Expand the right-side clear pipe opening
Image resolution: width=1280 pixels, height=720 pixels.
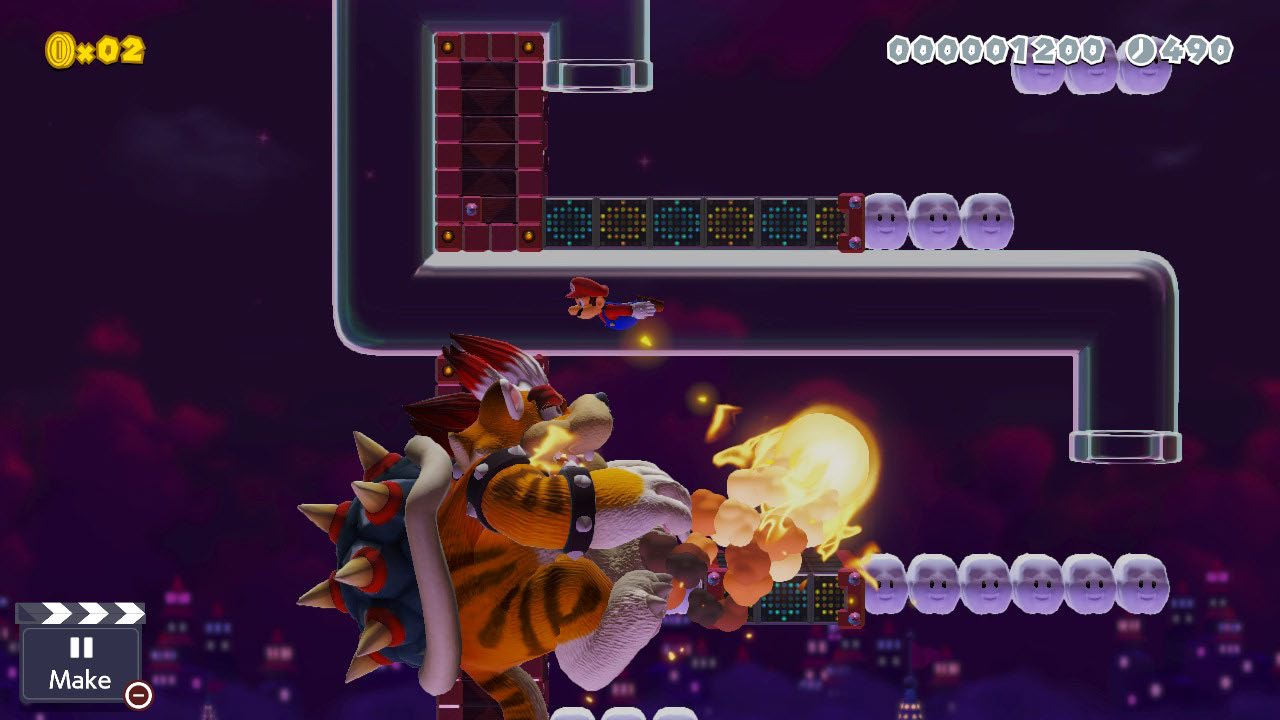[x=1124, y=445]
